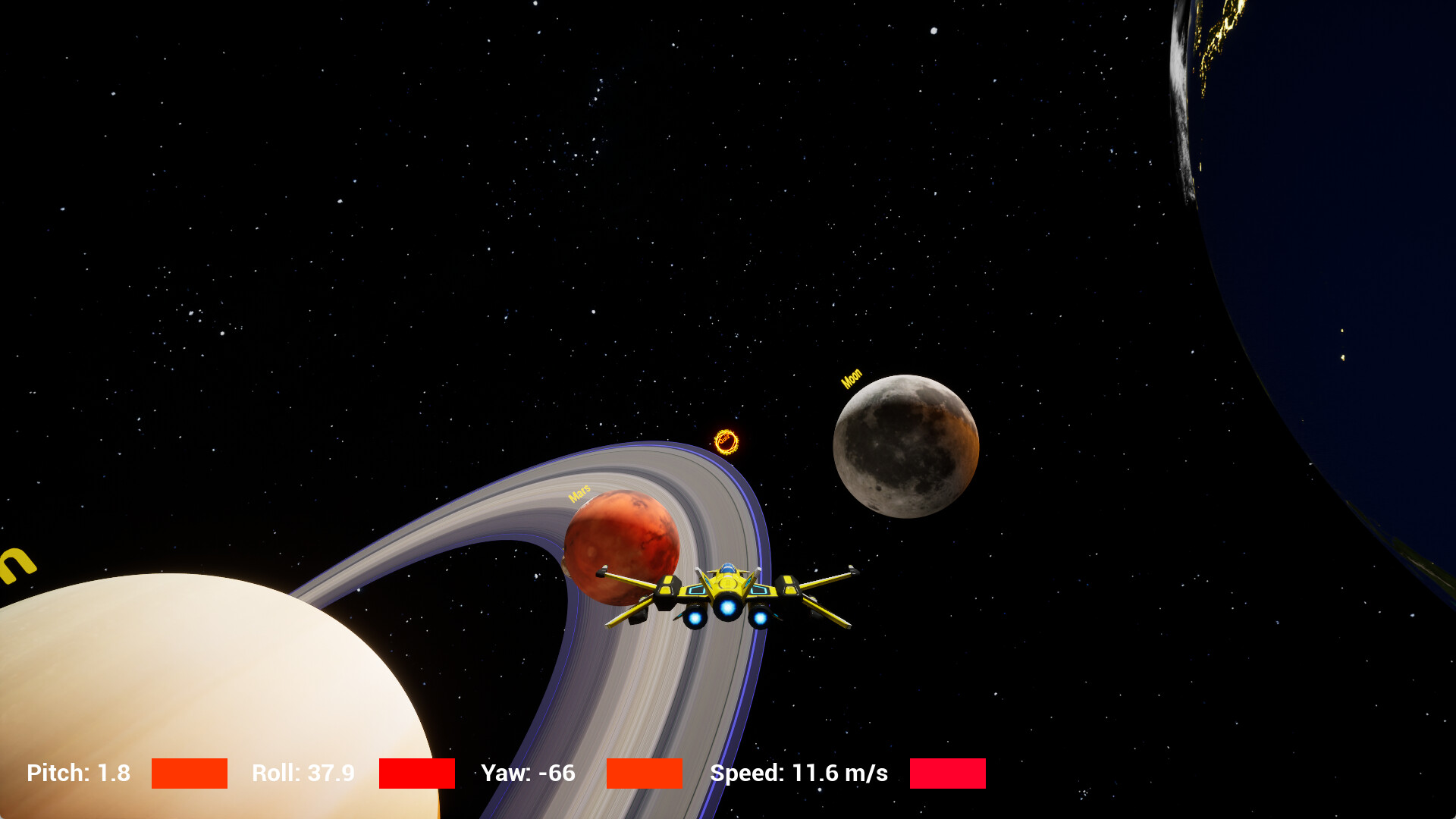Select the ship's left wingtip
The width and height of the screenshot is (1456, 819).
[x=601, y=570]
